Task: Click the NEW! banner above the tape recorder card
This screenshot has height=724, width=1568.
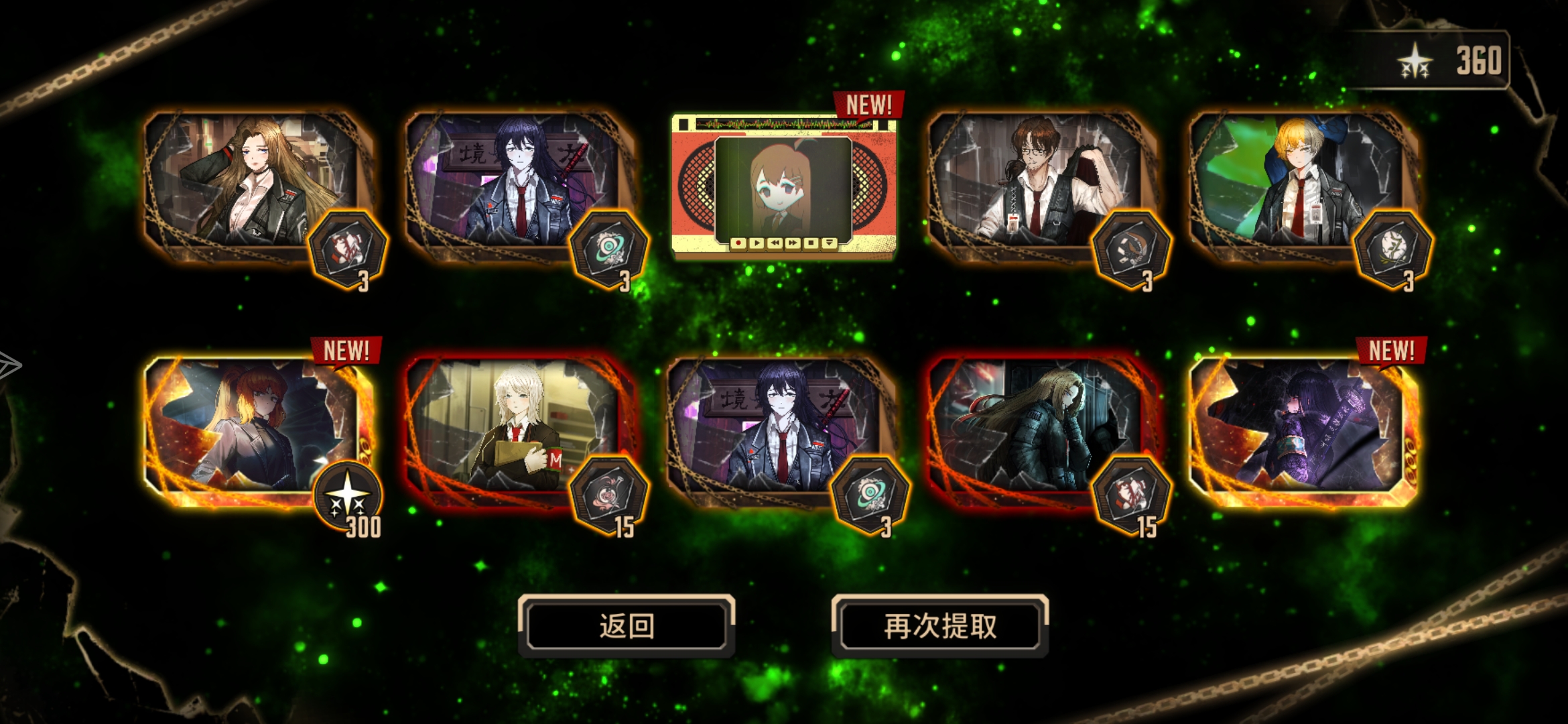Action: click(867, 103)
